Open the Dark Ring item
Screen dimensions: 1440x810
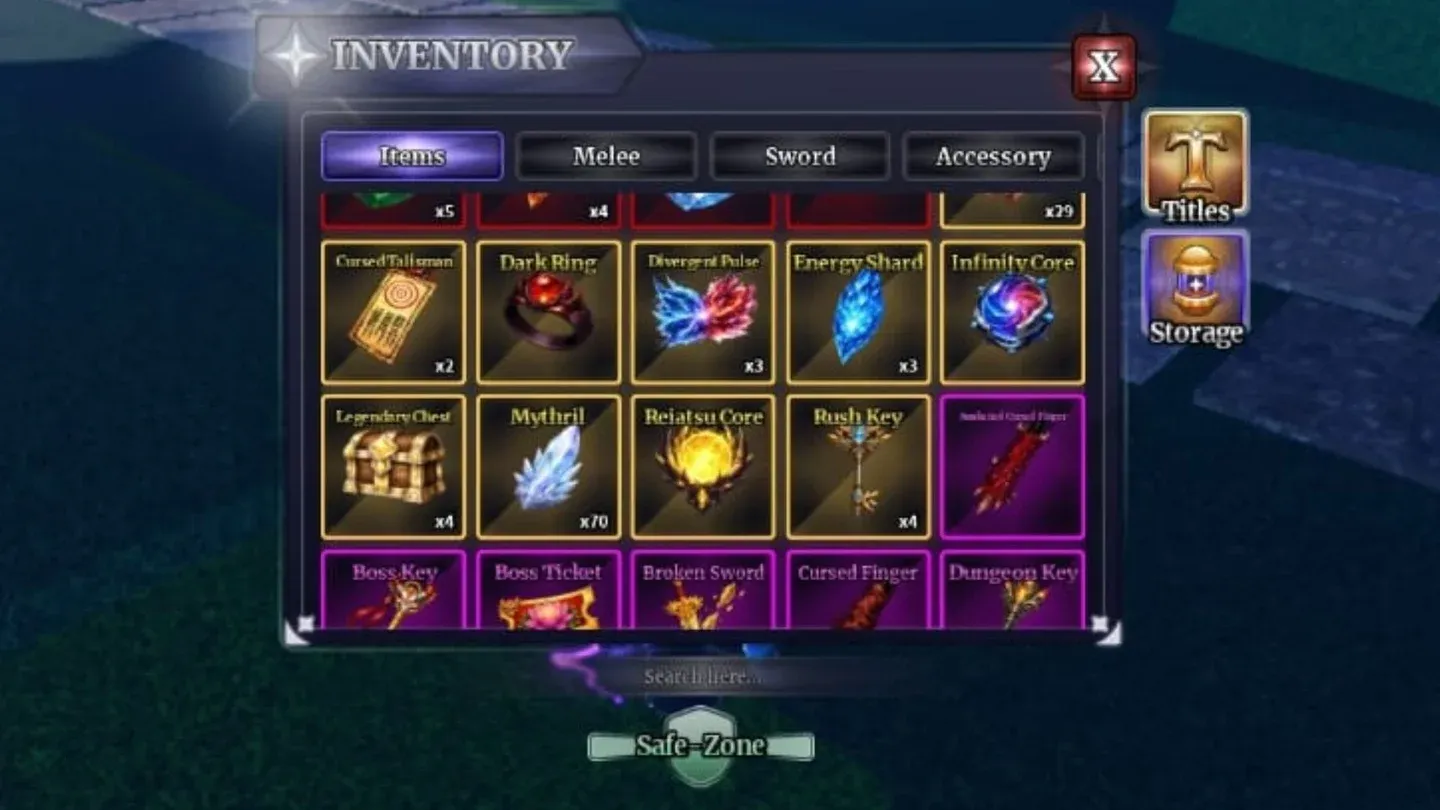547,312
